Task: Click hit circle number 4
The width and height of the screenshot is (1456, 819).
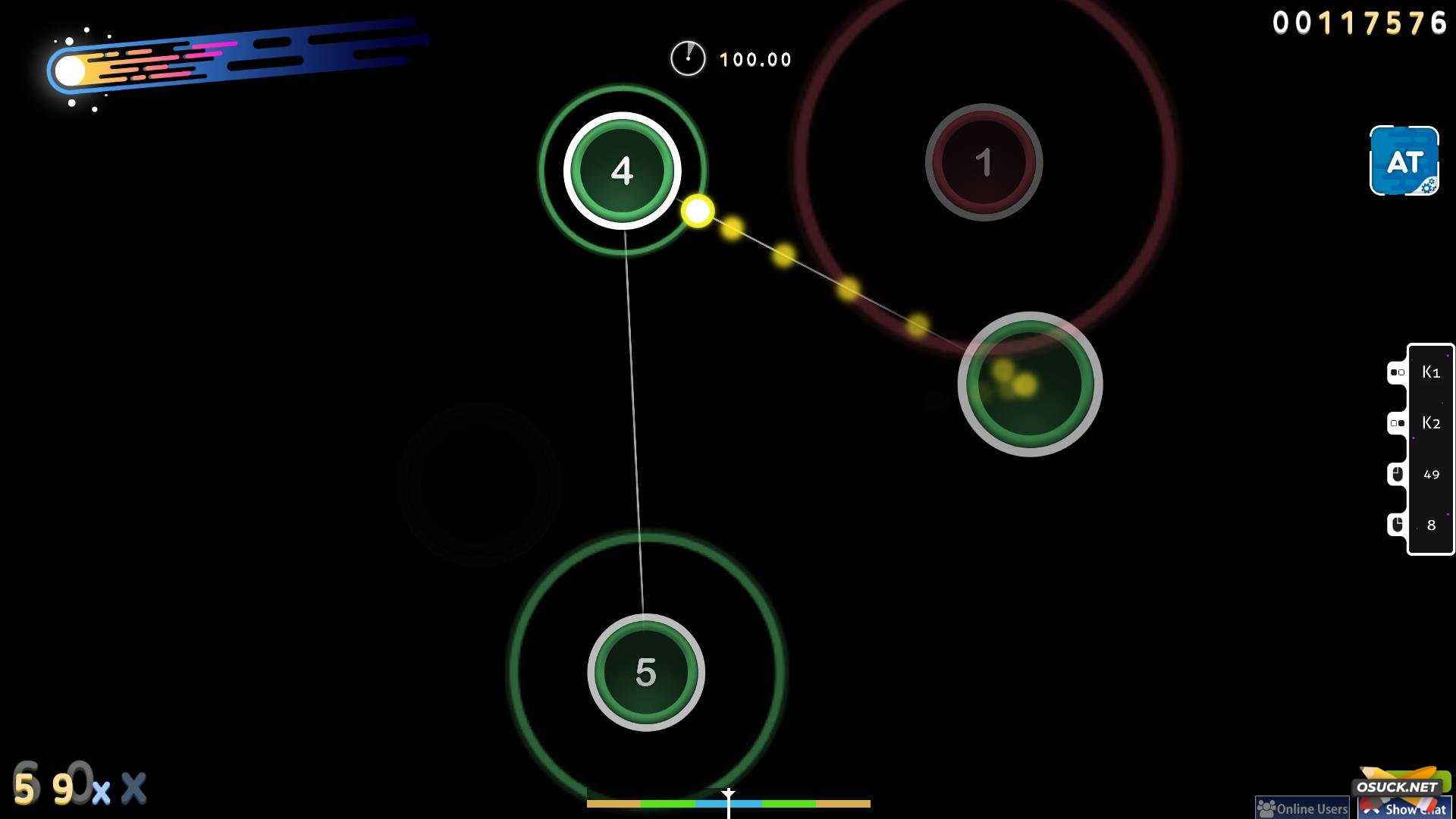Action: tap(621, 171)
